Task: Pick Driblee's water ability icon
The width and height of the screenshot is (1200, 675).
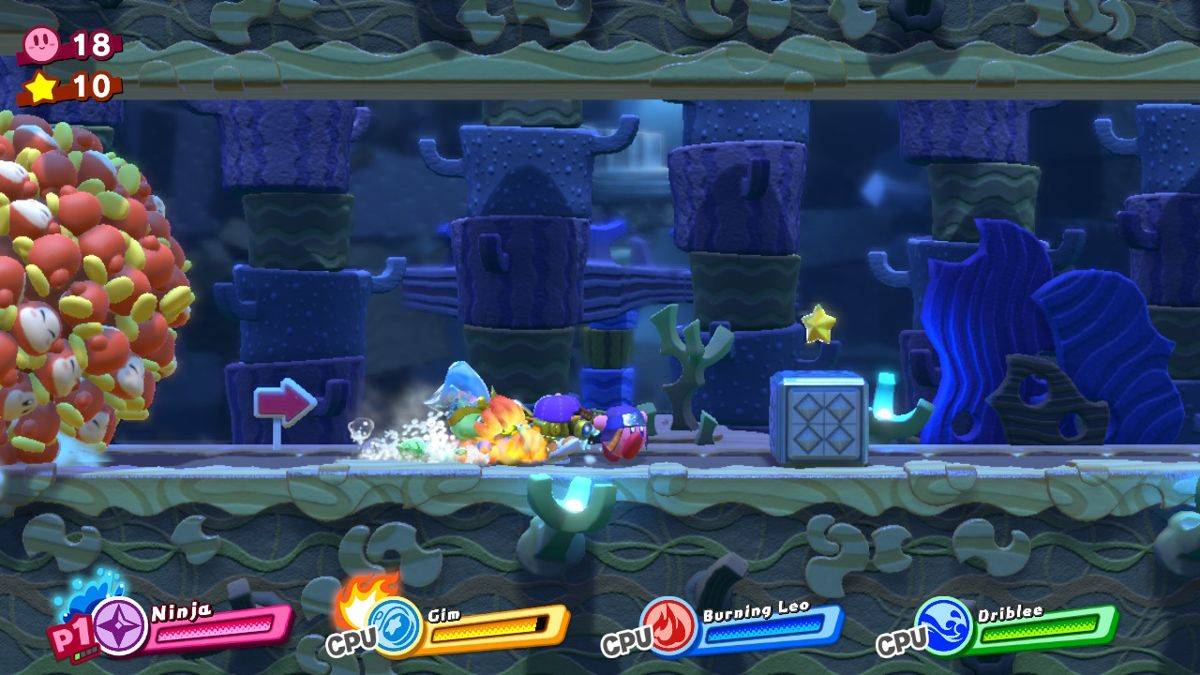Action: (x=944, y=627)
